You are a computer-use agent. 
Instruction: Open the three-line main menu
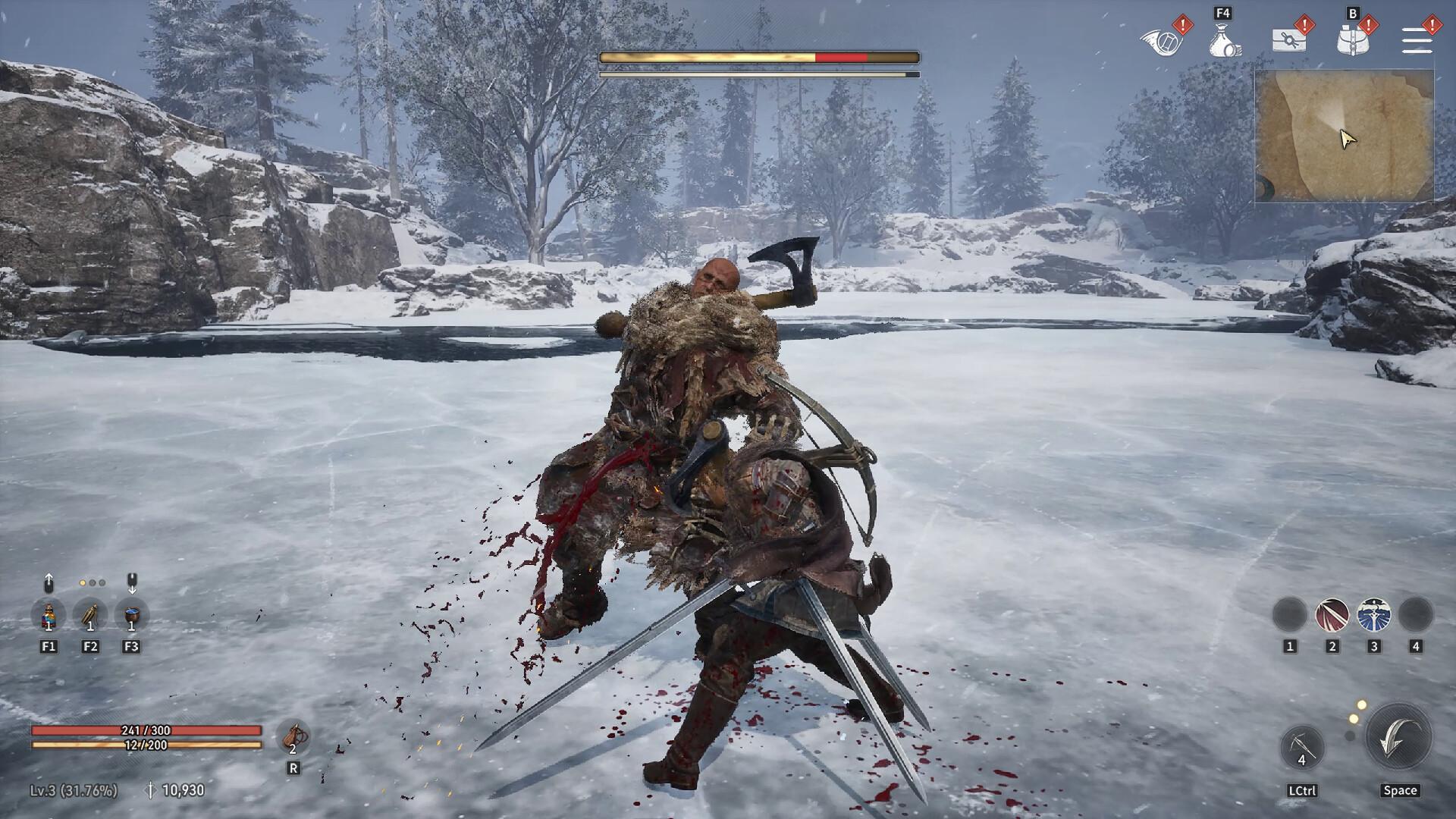(1416, 40)
